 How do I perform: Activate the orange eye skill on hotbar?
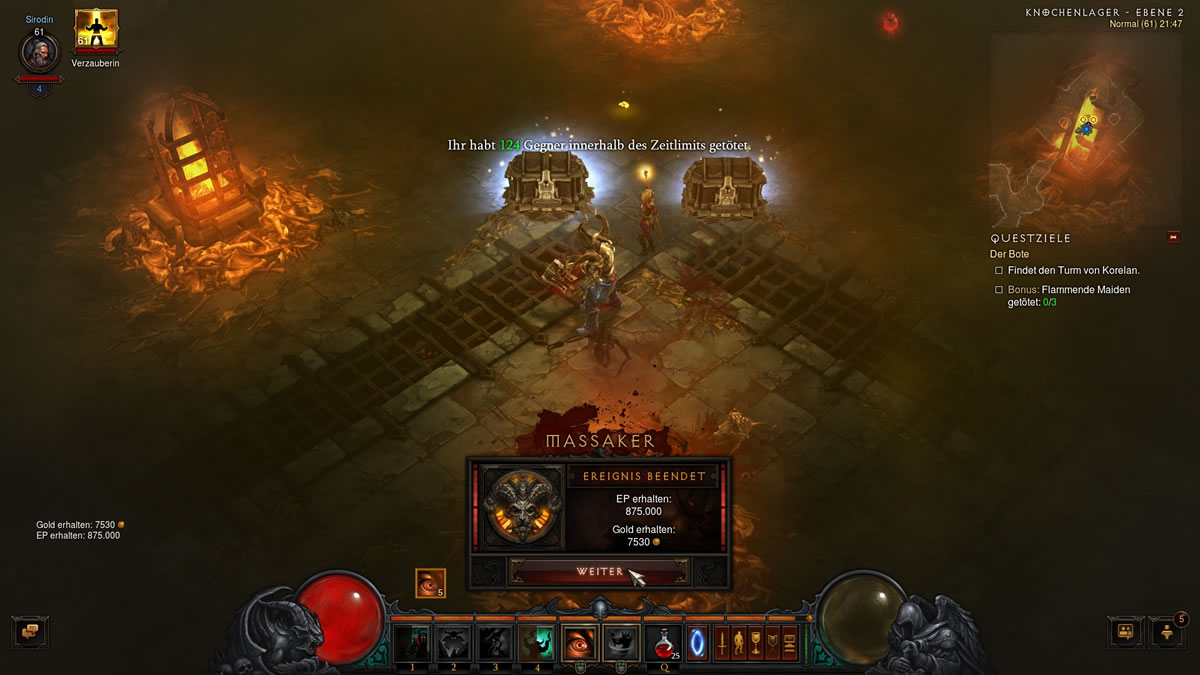click(x=581, y=643)
